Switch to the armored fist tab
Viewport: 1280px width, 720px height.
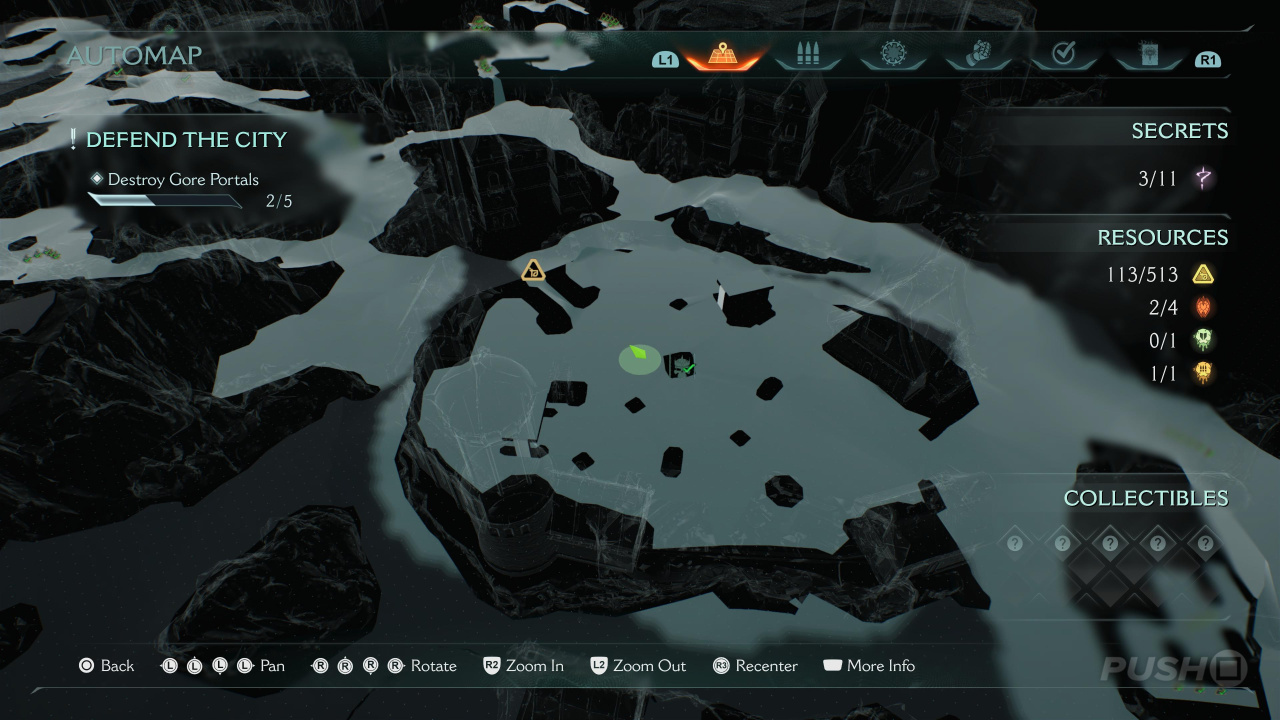pos(977,55)
